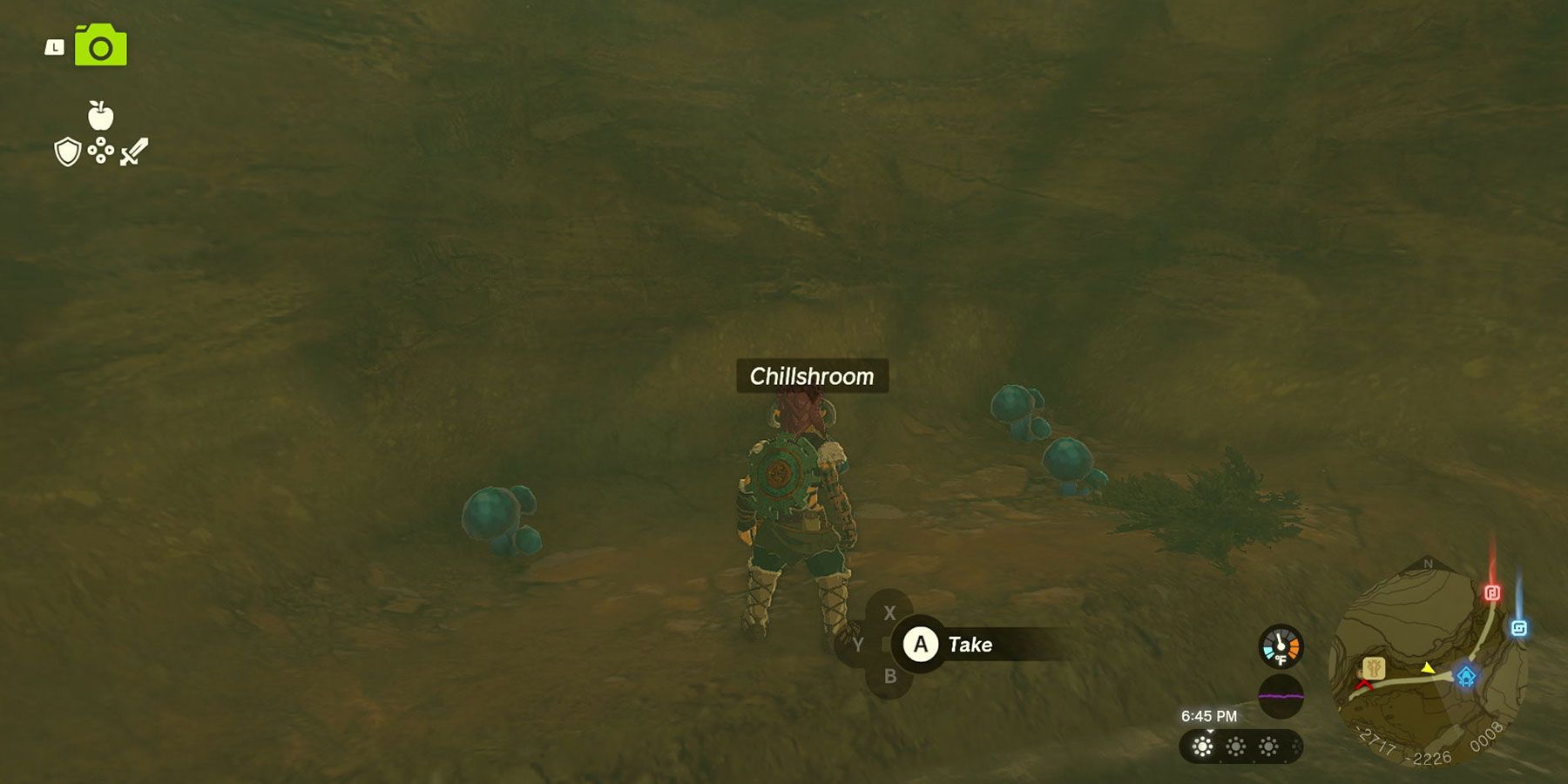Select the green camera icon
Screen dimensions: 1568x784
(98, 45)
